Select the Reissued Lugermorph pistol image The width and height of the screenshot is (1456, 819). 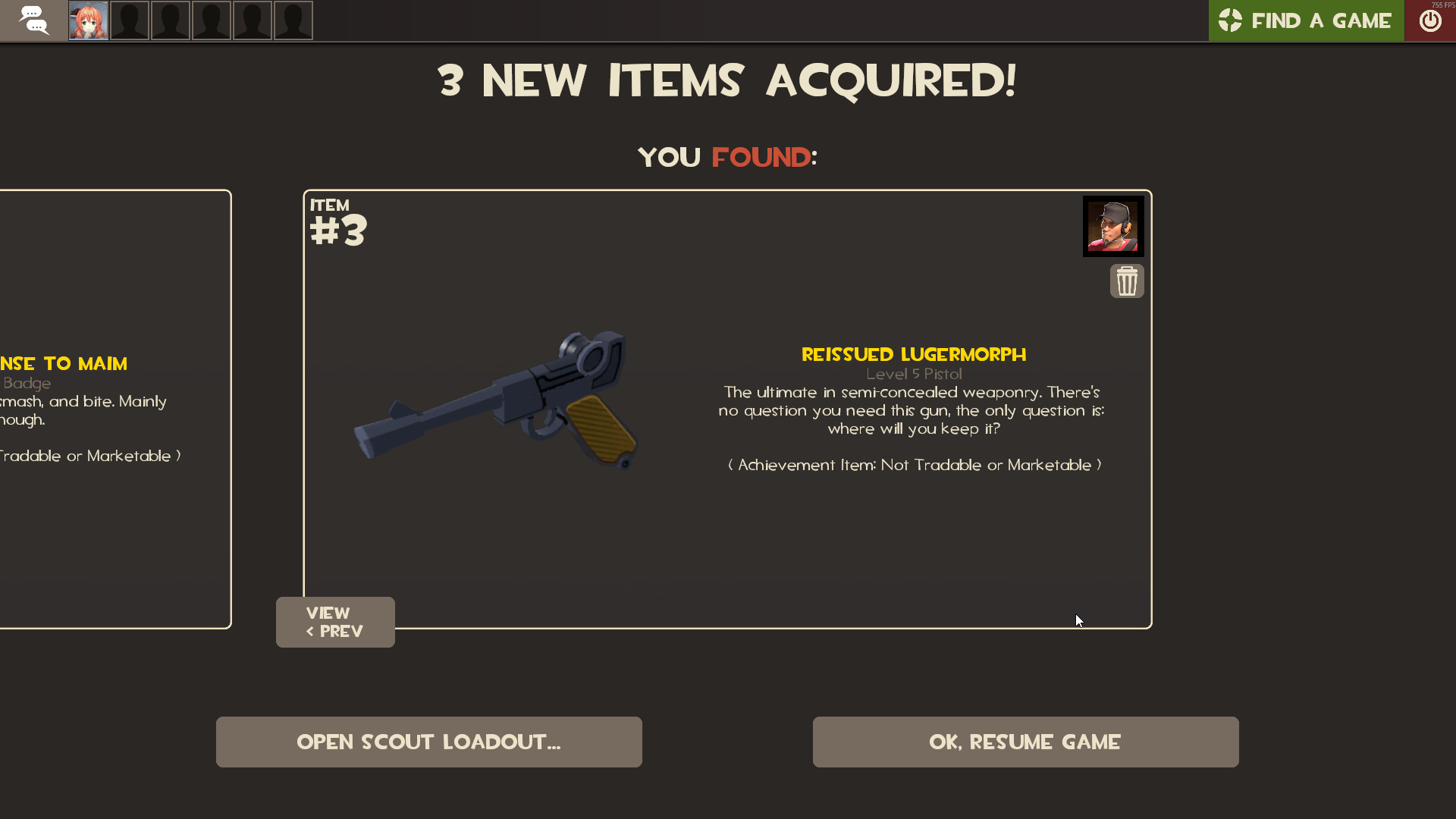coord(497,398)
